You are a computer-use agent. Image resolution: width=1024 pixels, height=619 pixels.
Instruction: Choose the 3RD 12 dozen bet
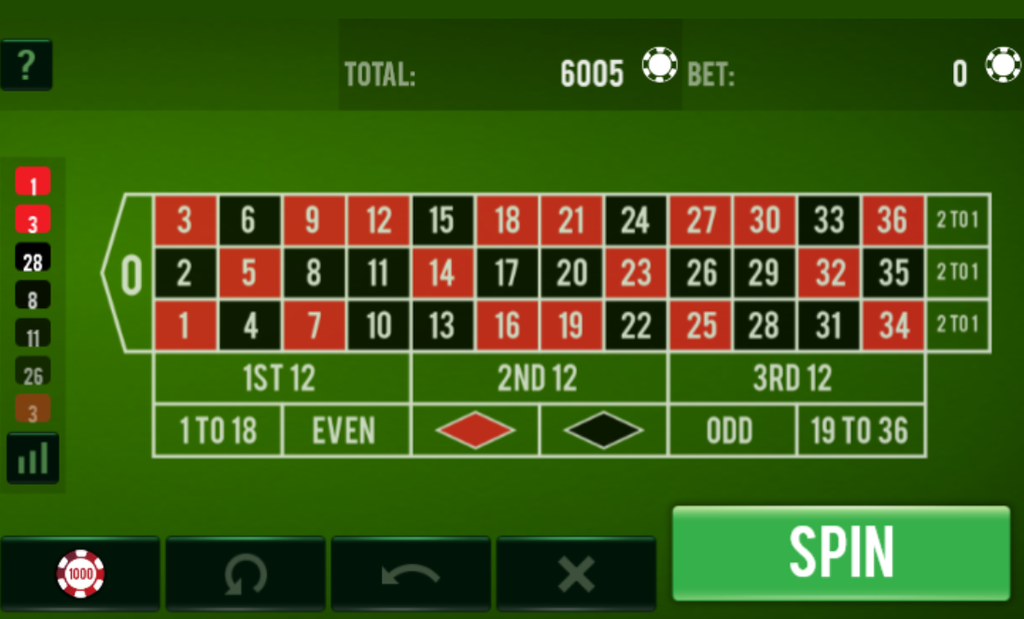coord(795,378)
